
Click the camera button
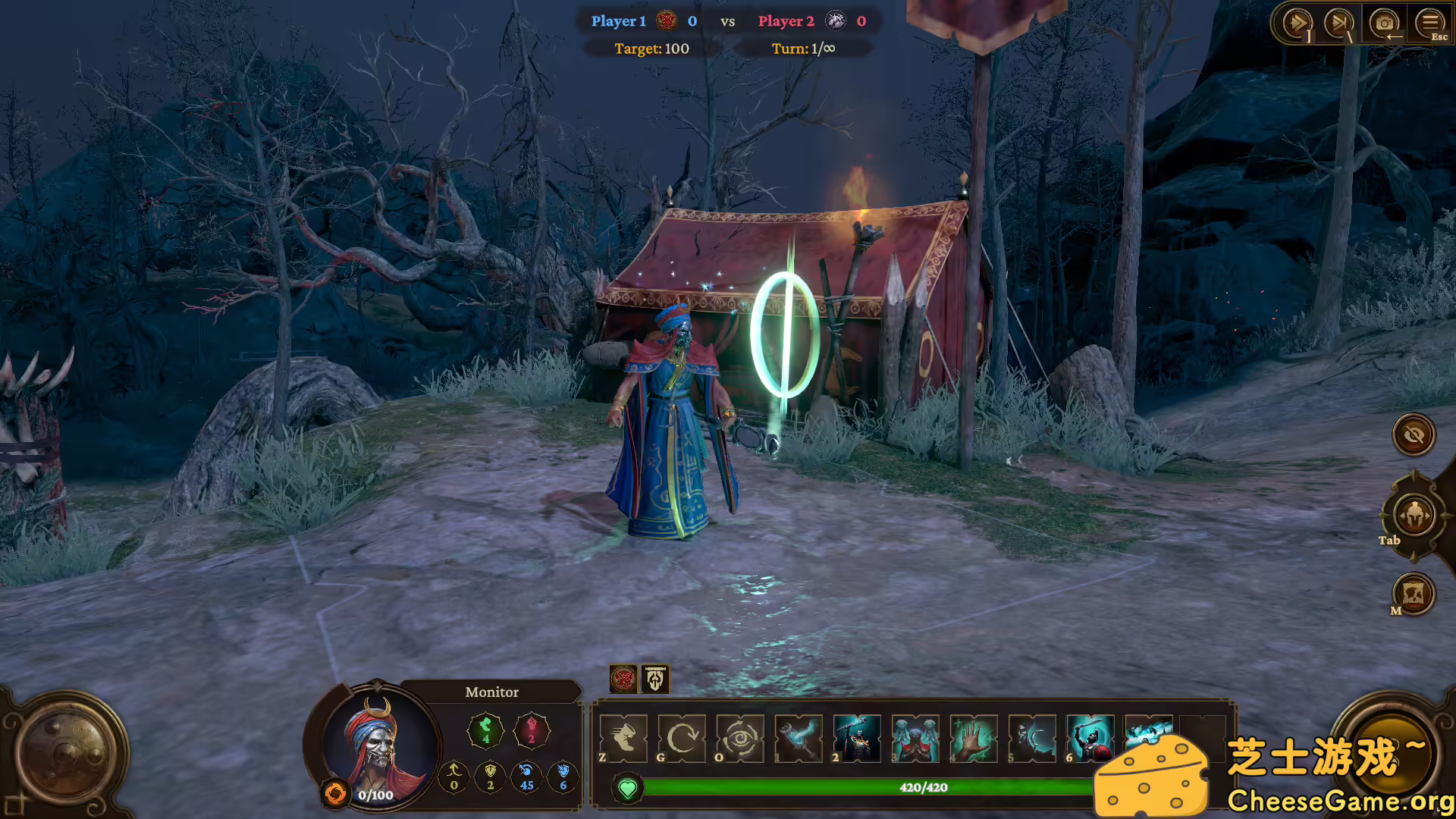click(1384, 24)
